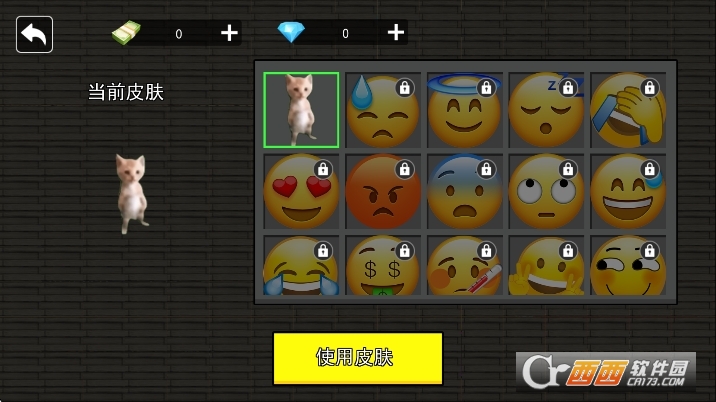The image size is (716, 402).
Task: Choose the facepalm emoji skin
Action: pyautogui.click(x=628, y=110)
